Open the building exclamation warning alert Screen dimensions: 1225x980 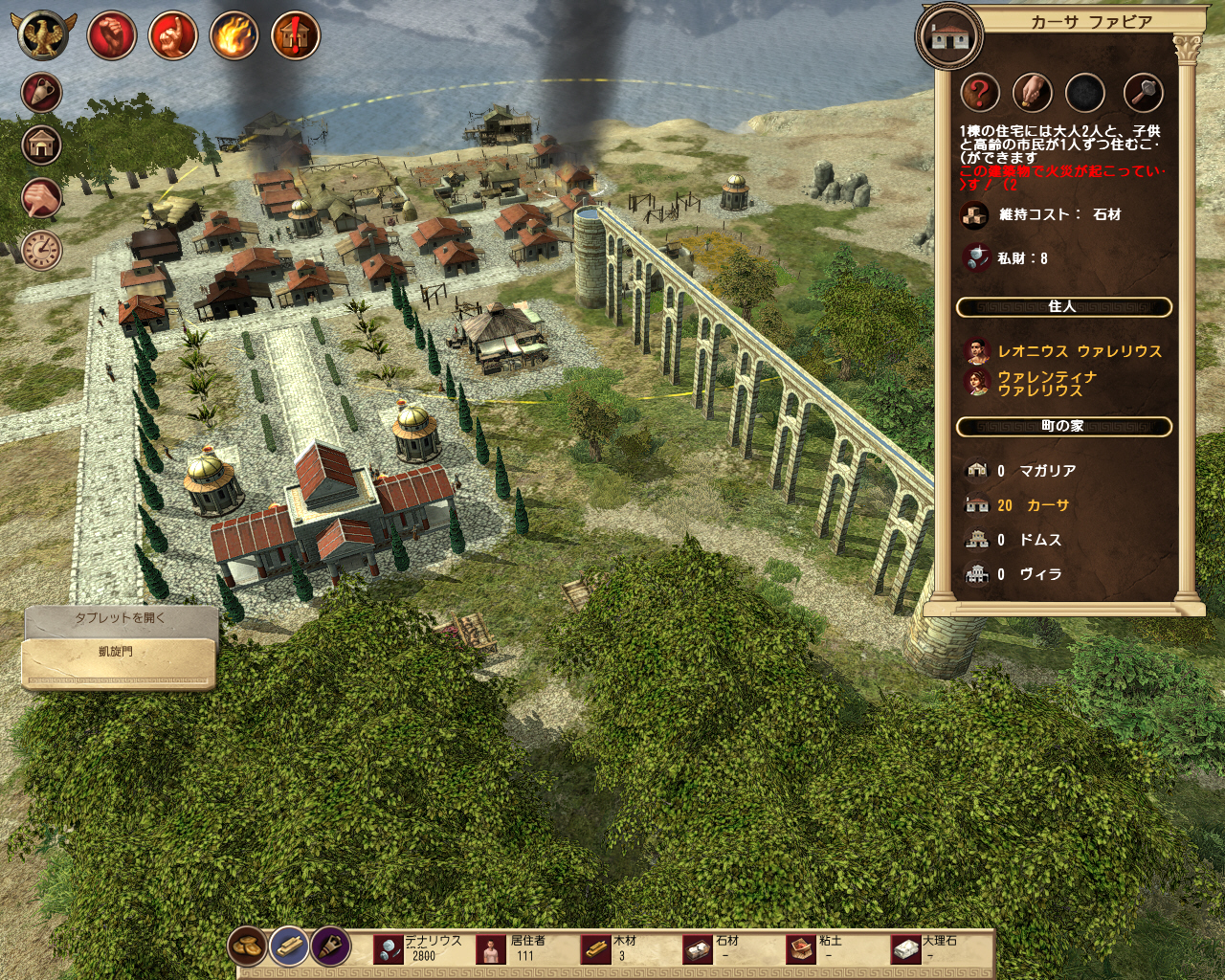[x=295, y=35]
